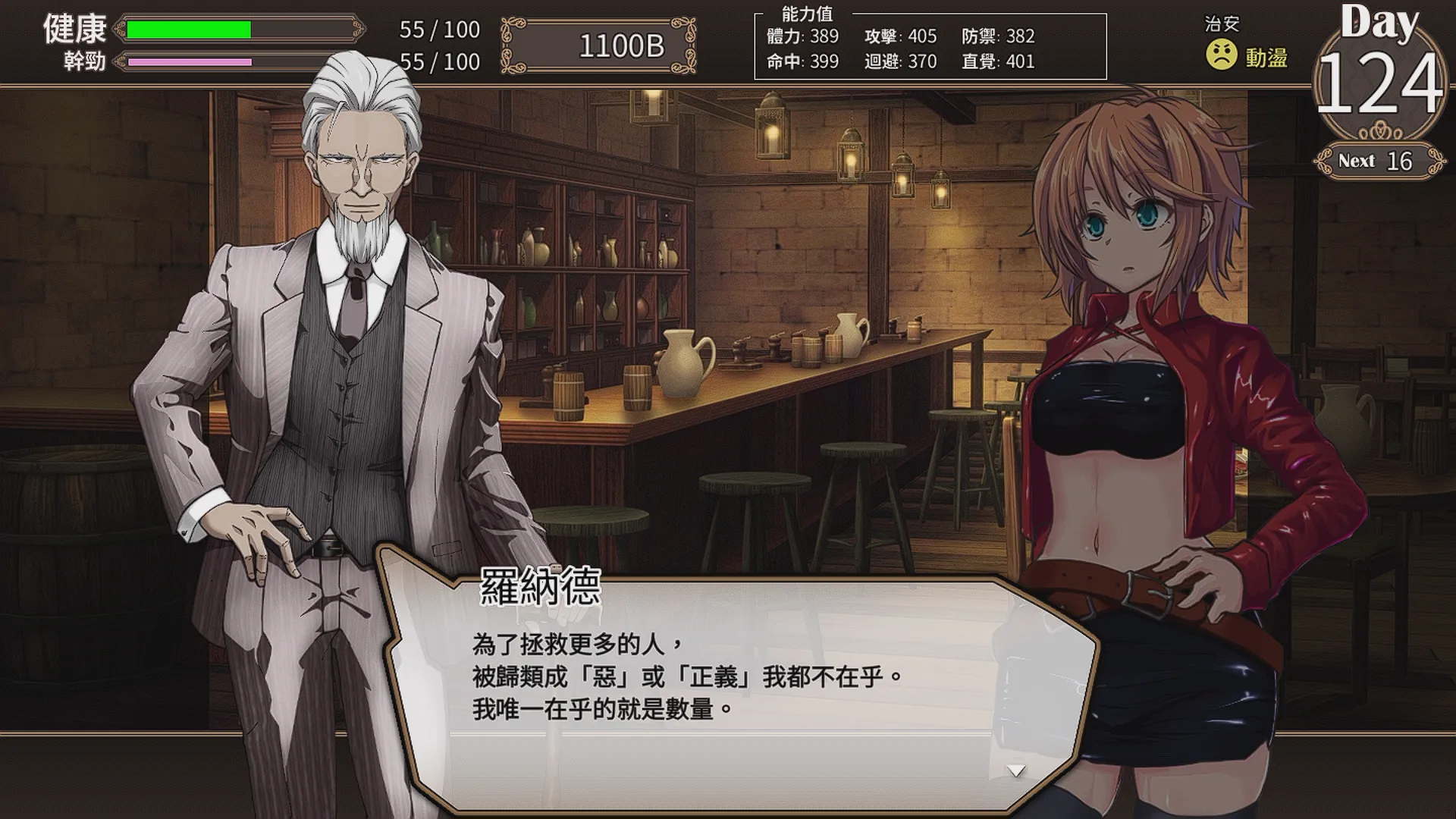Image resolution: width=1456 pixels, height=819 pixels.
Task: Click the angry face public order icon
Action: [1222, 55]
